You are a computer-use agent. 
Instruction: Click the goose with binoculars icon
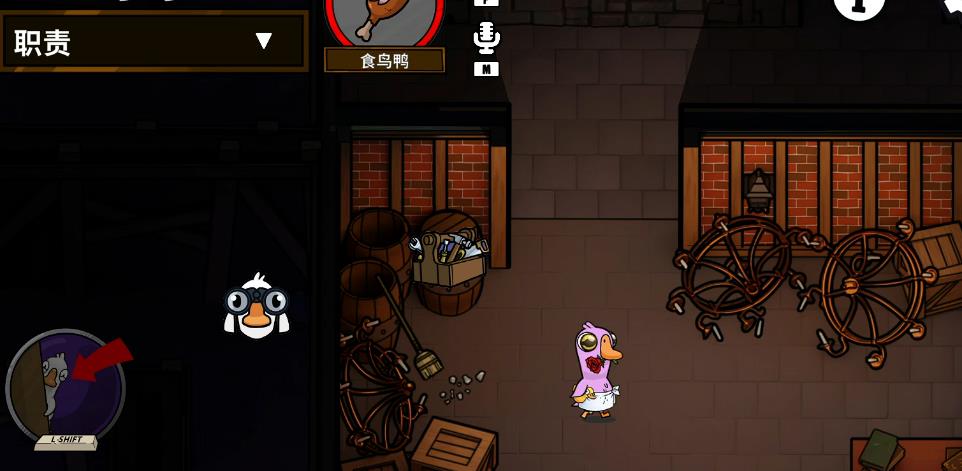(x=256, y=307)
